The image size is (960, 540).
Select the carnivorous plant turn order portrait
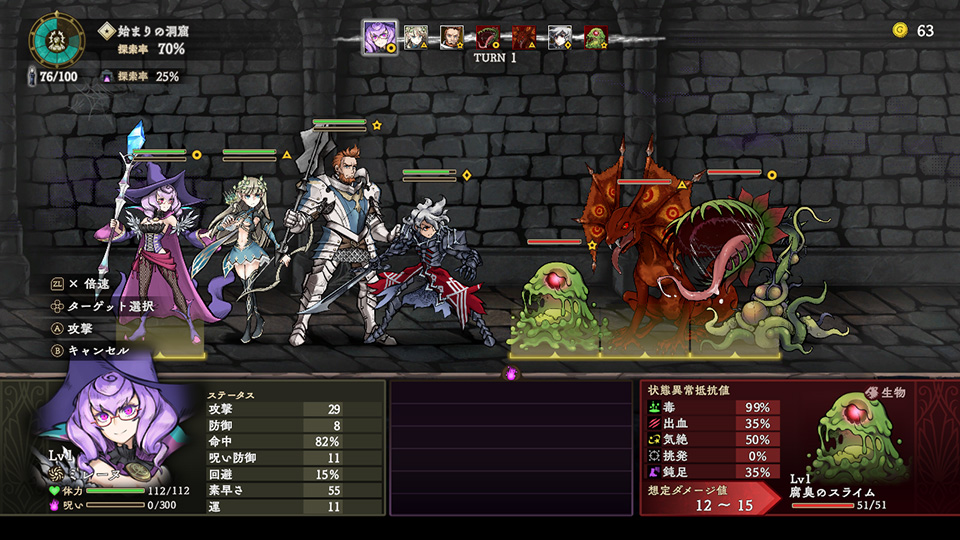(488, 38)
